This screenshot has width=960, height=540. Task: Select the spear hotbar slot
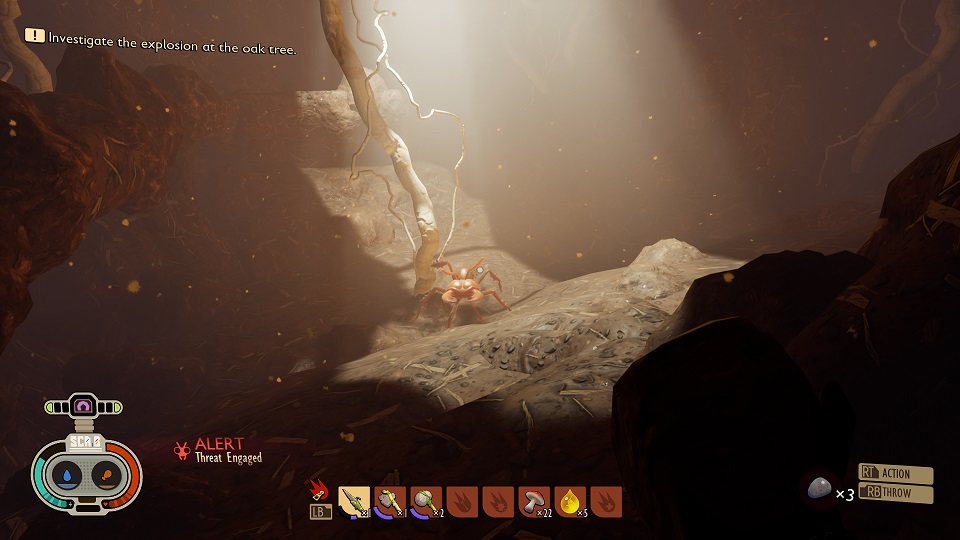[354, 501]
